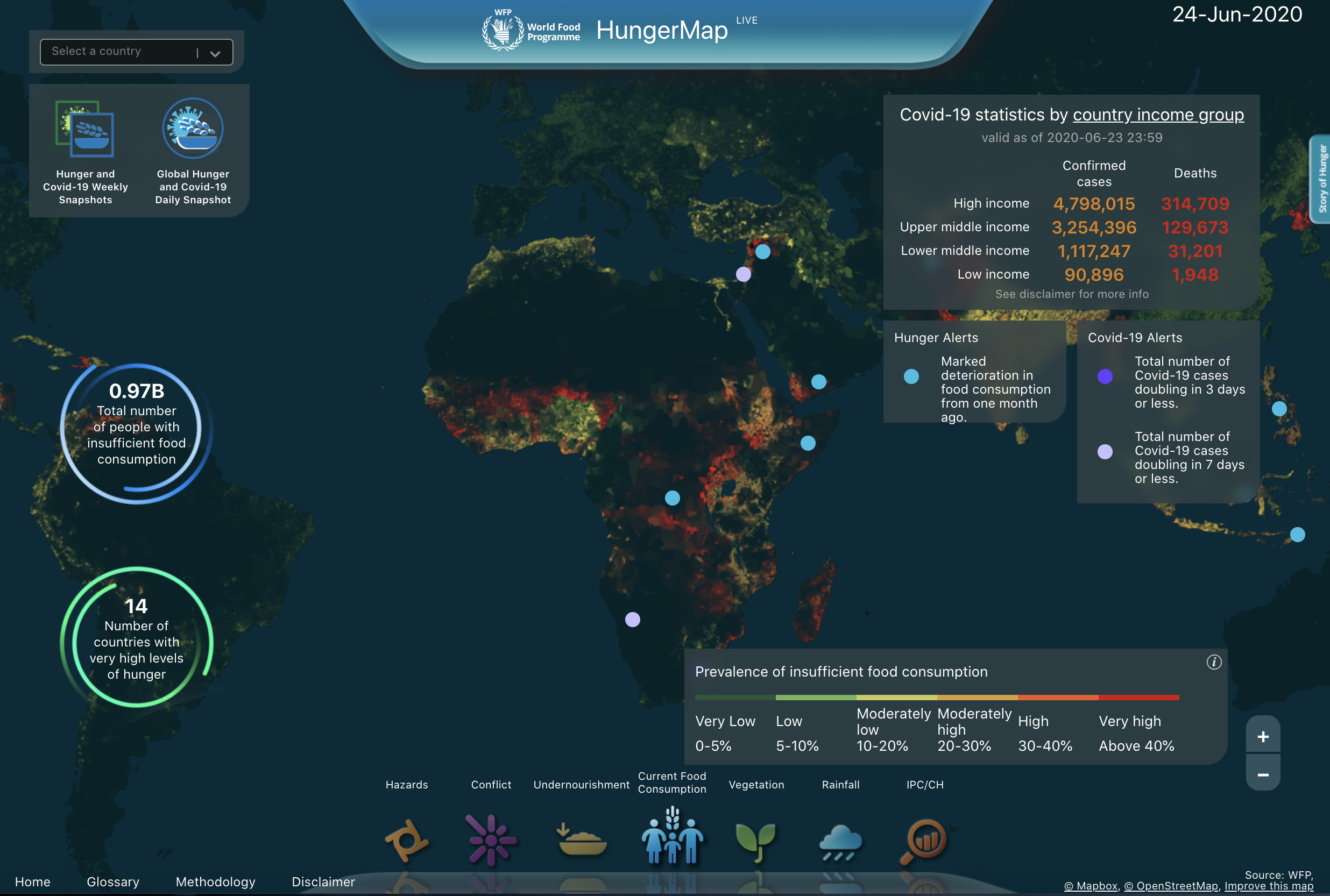Image resolution: width=1330 pixels, height=896 pixels.
Task: Select the Hazards layer icon
Action: point(408,840)
